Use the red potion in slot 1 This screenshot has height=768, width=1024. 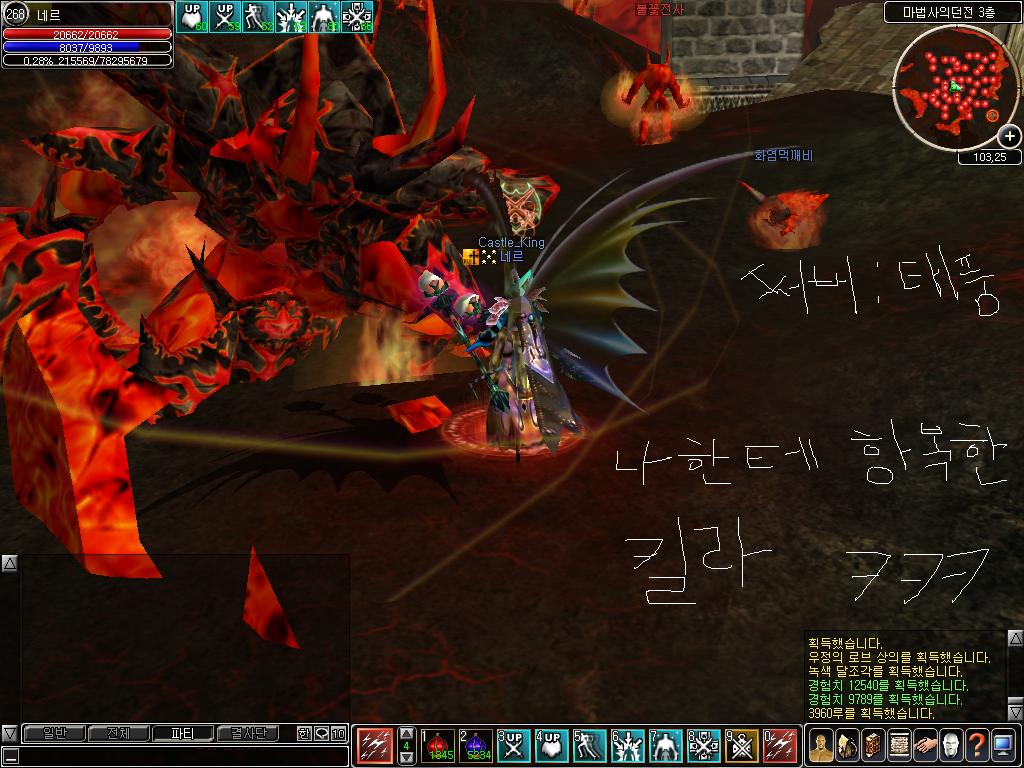click(x=437, y=746)
